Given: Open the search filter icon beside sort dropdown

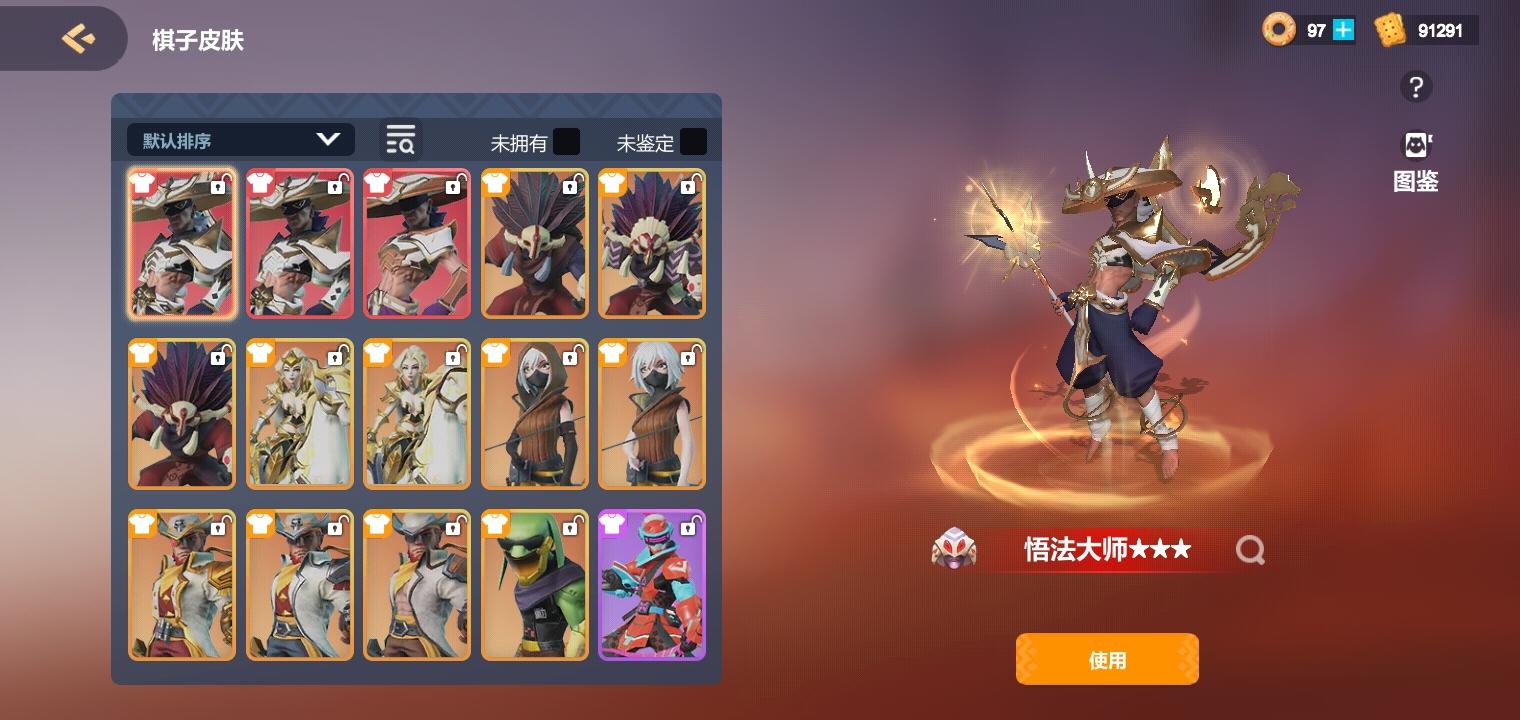Looking at the screenshot, I should coord(399,140).
